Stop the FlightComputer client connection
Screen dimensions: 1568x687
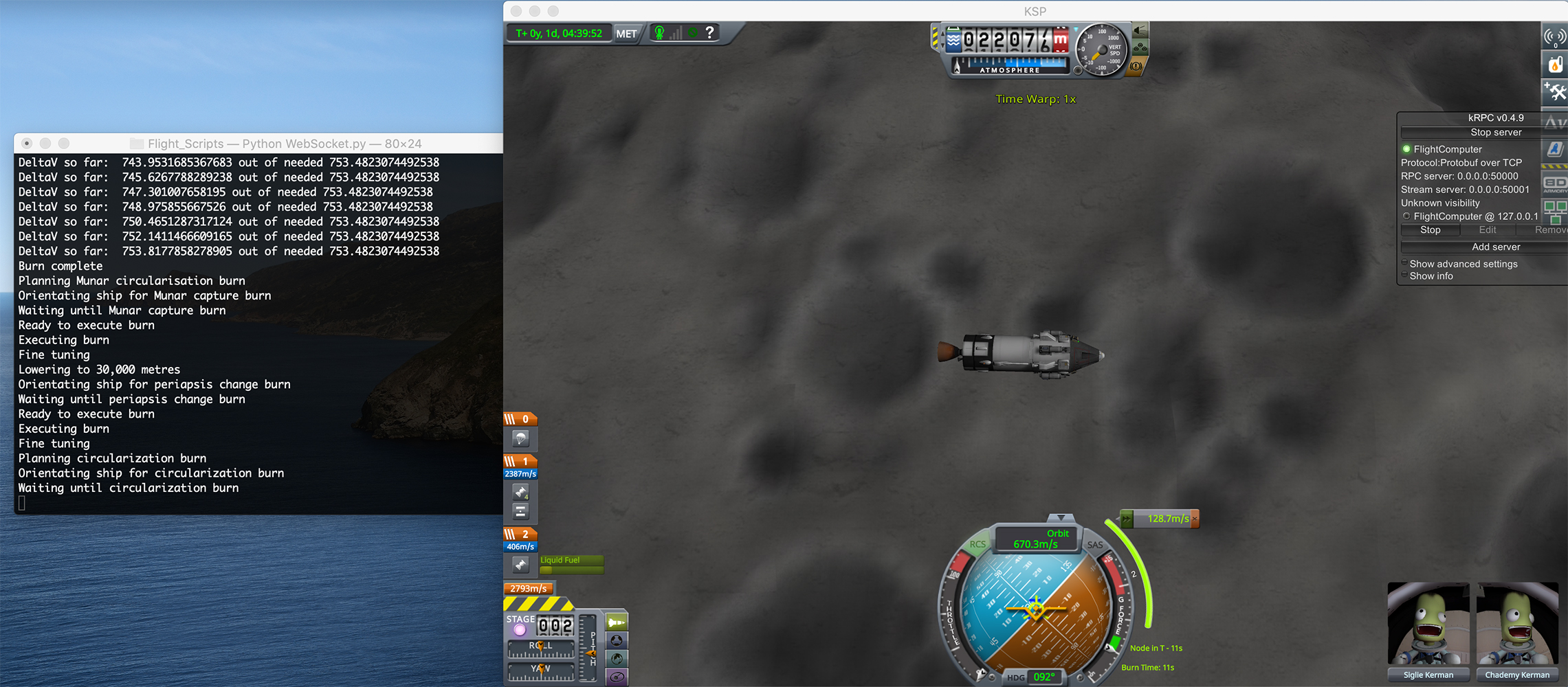coord(1430,230)
